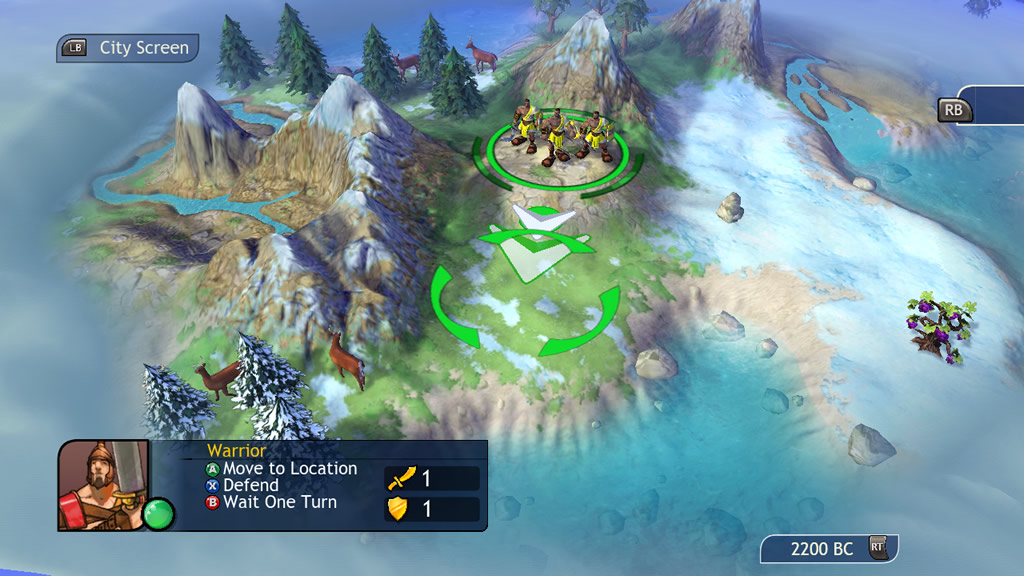
Task: Select the warrior unit inside the green ring
Action: (x=558, y=137)
